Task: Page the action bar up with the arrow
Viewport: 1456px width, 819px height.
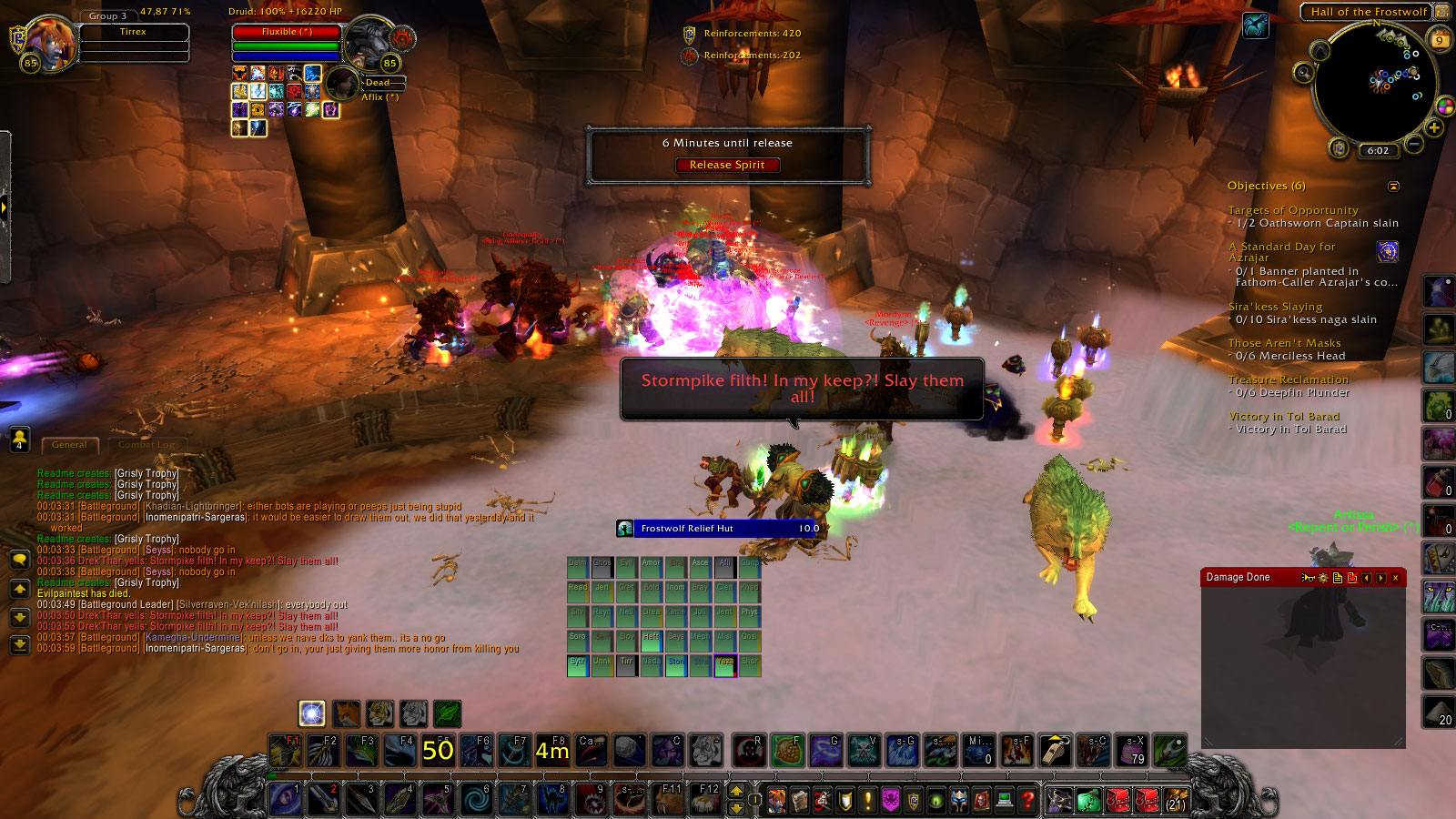Action: click(736, 791)
